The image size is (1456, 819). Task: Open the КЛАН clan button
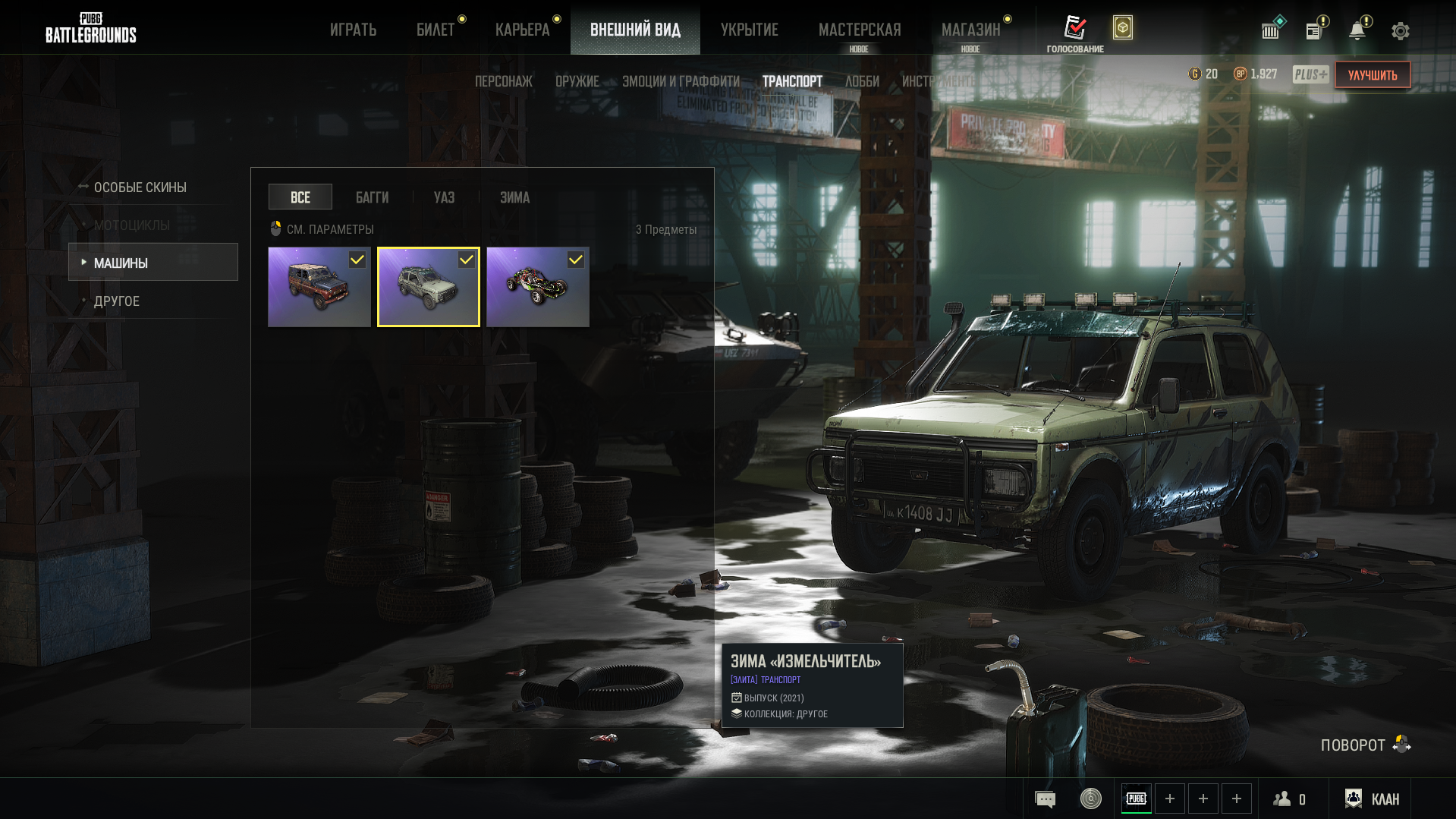click(1373, 799)
